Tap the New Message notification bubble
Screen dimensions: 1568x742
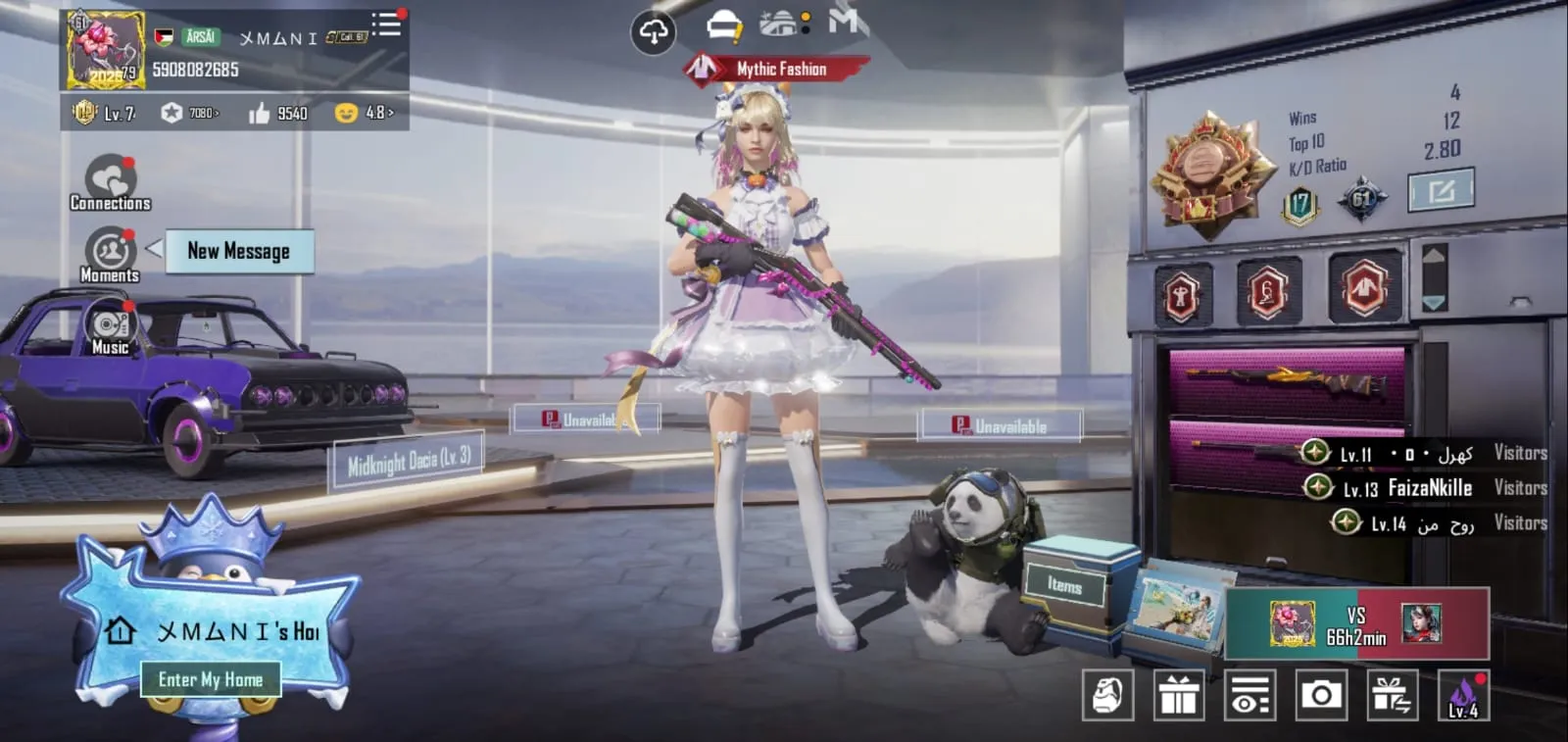tap(238, 252)
